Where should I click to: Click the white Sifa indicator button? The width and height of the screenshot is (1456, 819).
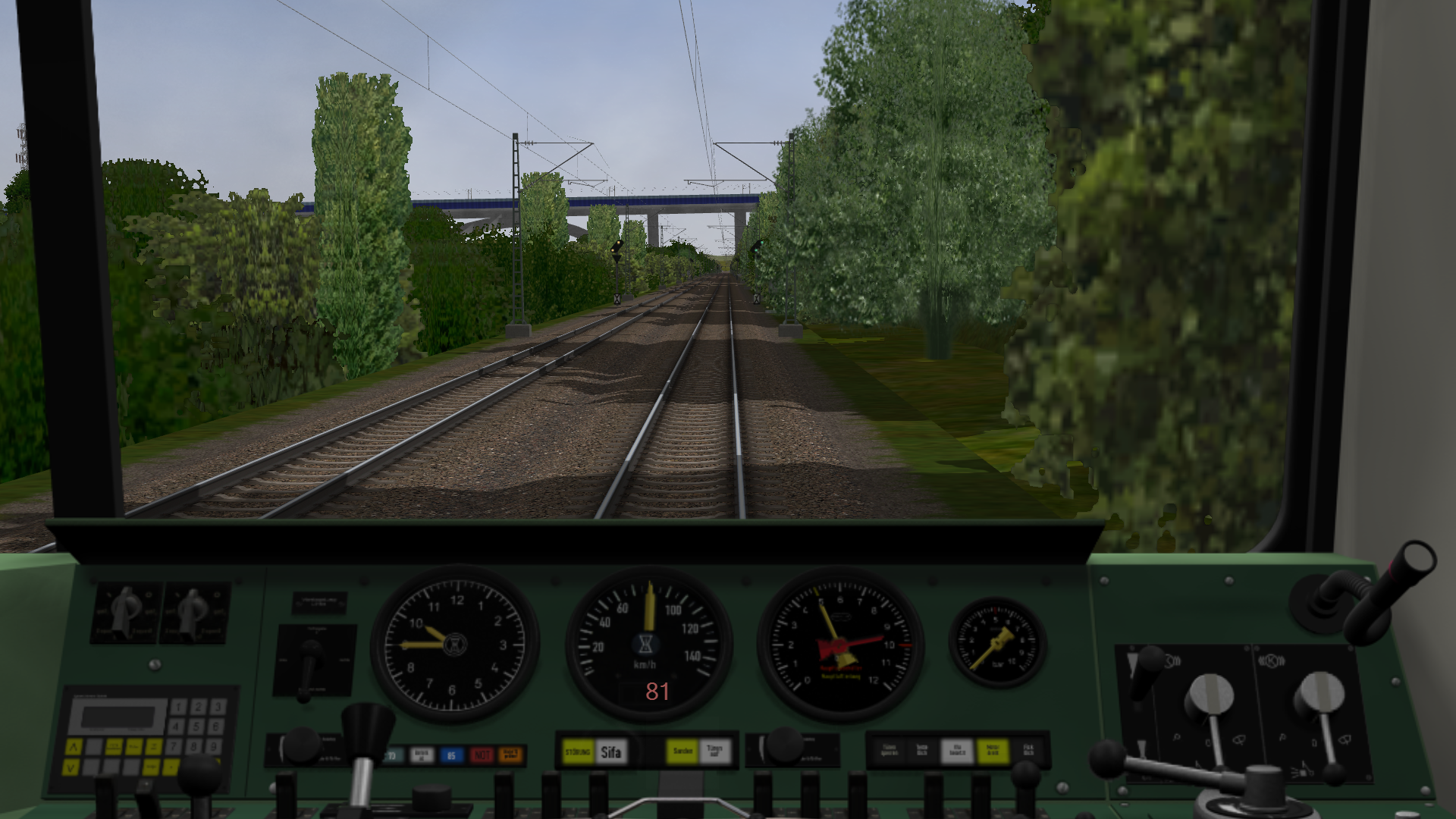point(610,752)
